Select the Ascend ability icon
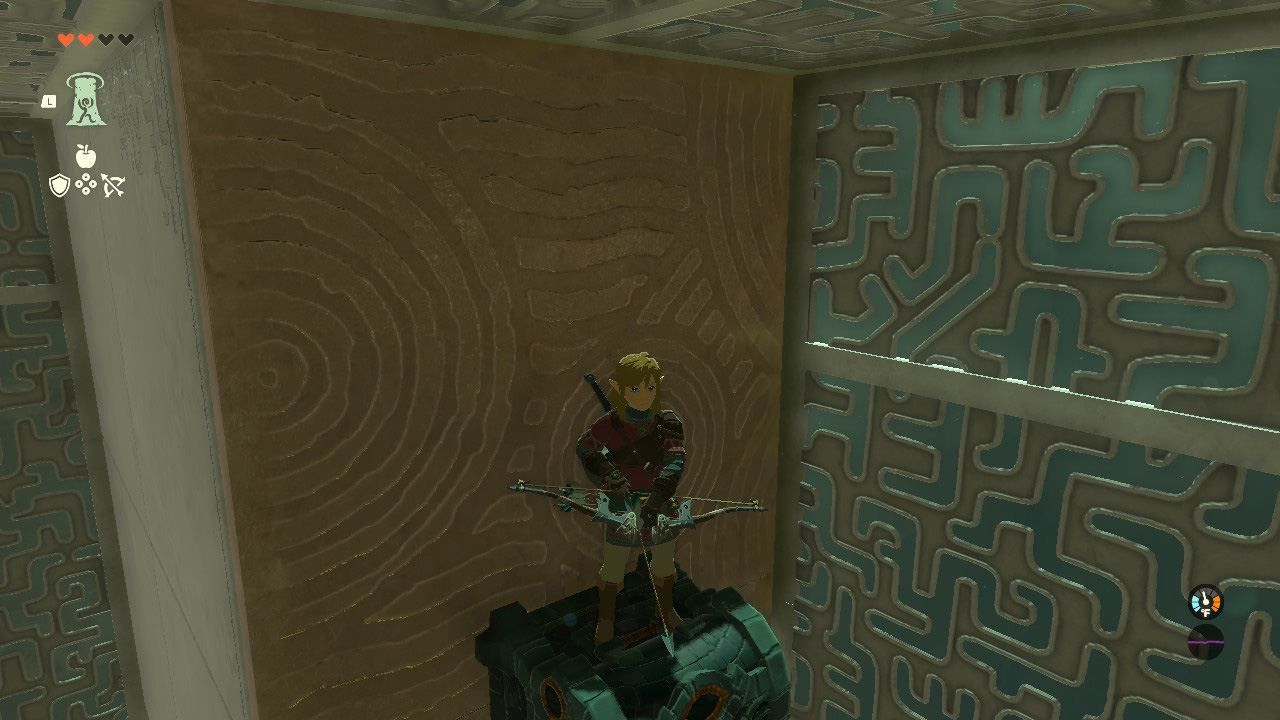1280x720 pixels. point(86,101)
